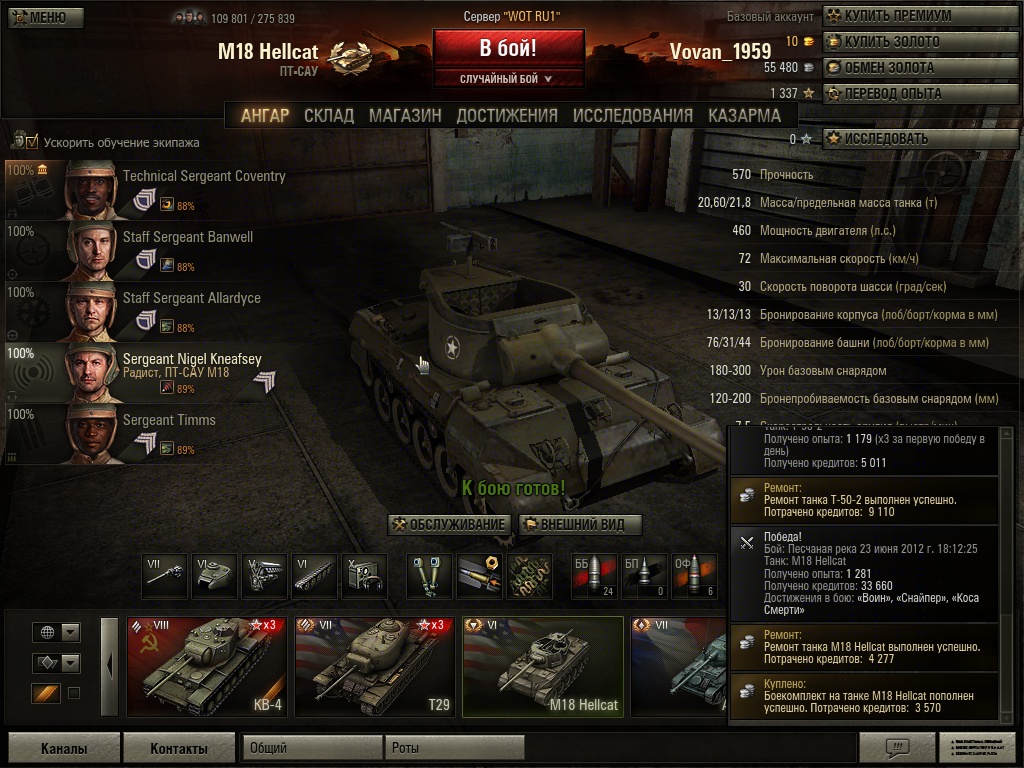Select the КВ-4 tank in carousel
This screenshot has height=768, width=1024.
coord(206,666)
